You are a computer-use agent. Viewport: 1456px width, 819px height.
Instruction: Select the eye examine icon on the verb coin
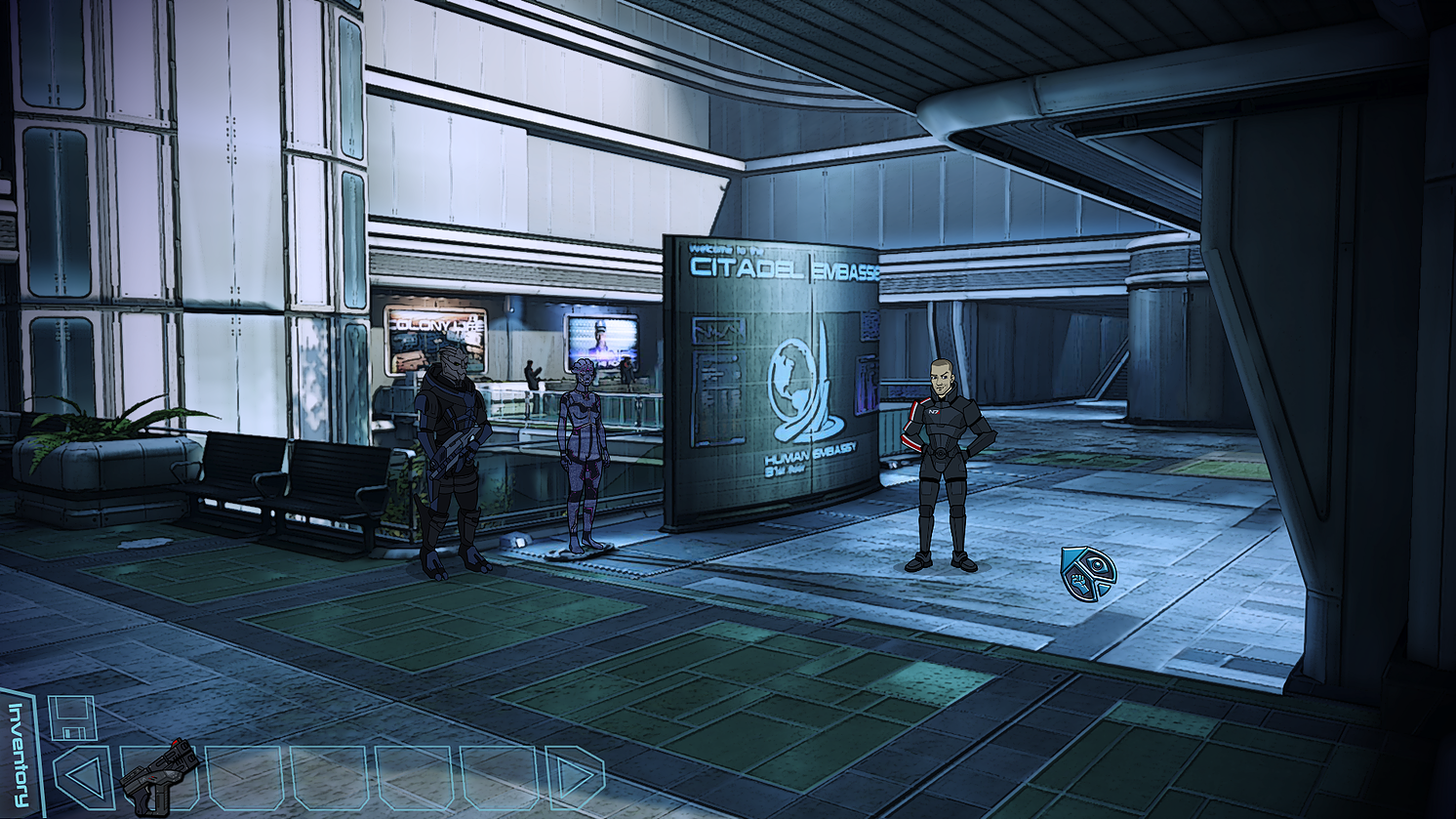point(1098,564)
